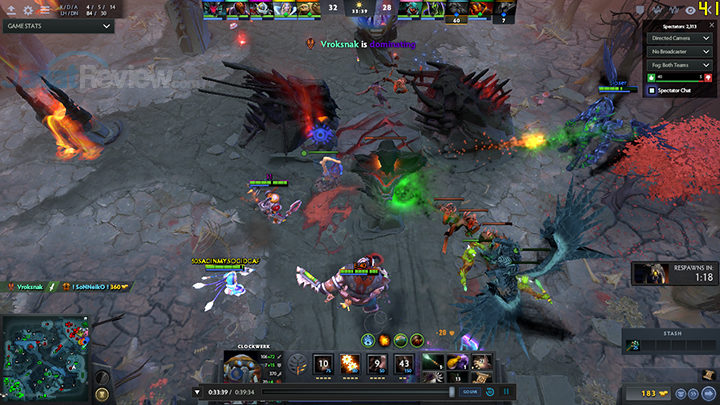Click the Go Live button
720x405 pixels.
(470, 392)
